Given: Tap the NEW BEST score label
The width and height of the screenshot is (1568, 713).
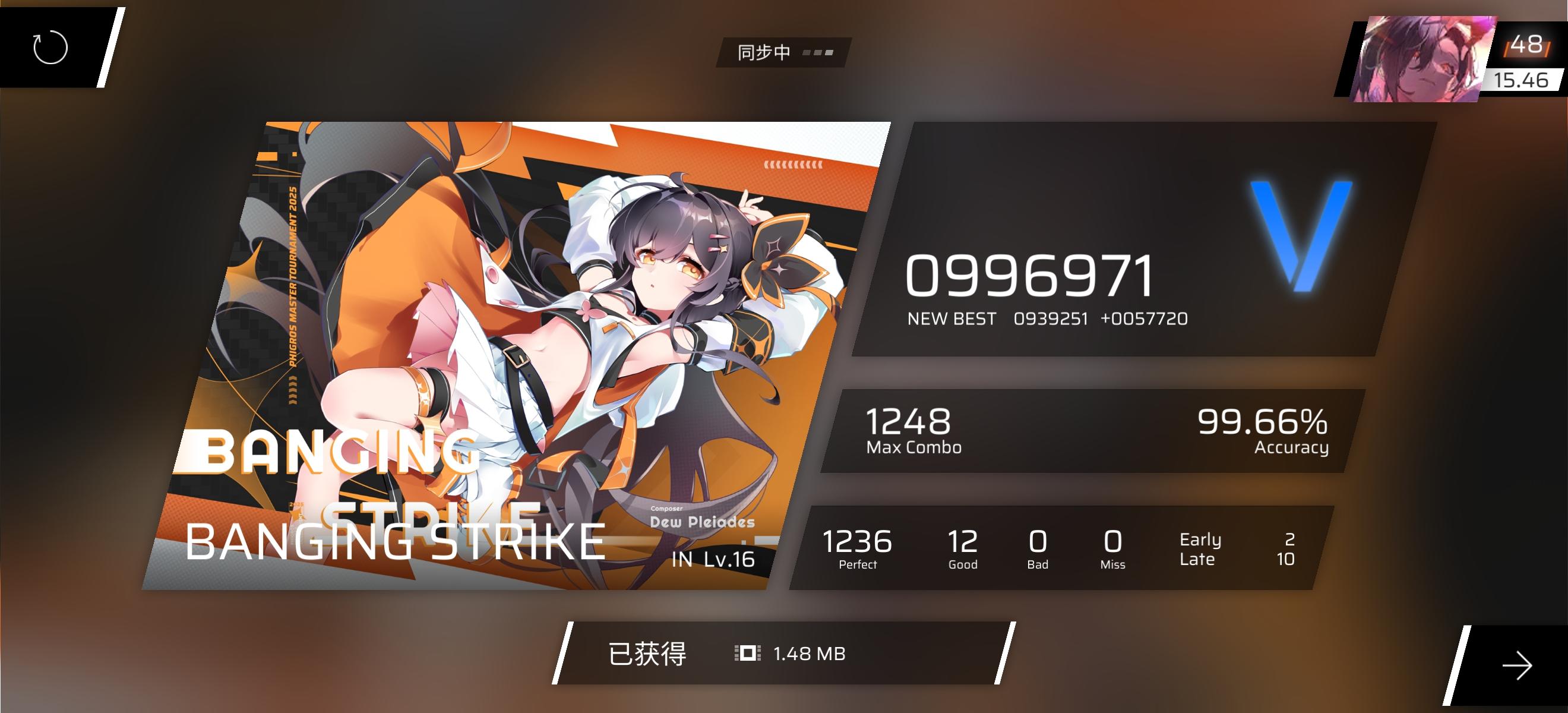Looking at the screenshot, I should coord(950,318).
